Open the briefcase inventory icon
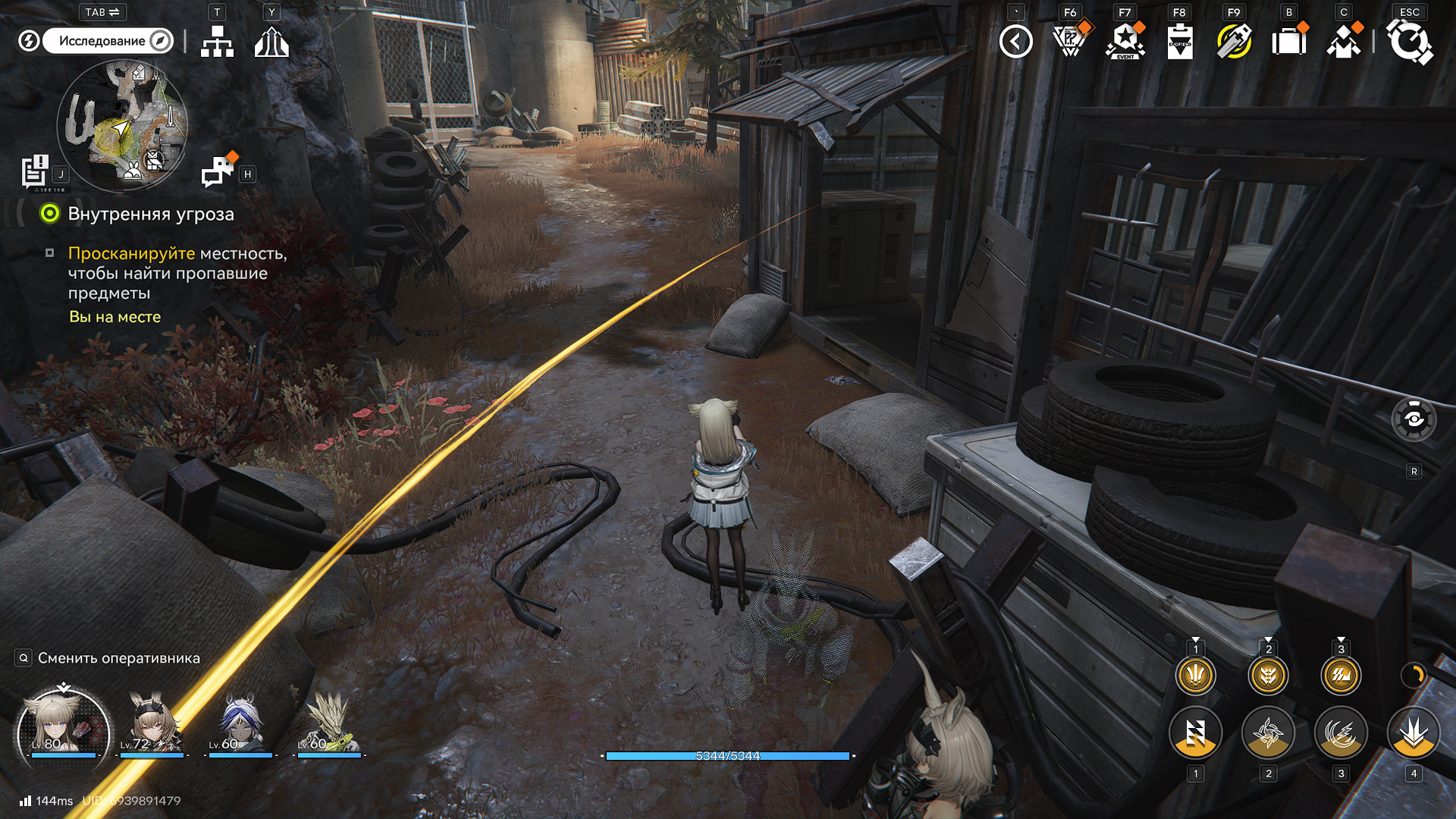Screen dimensions: 1456x819 [x=1289, y=41]
